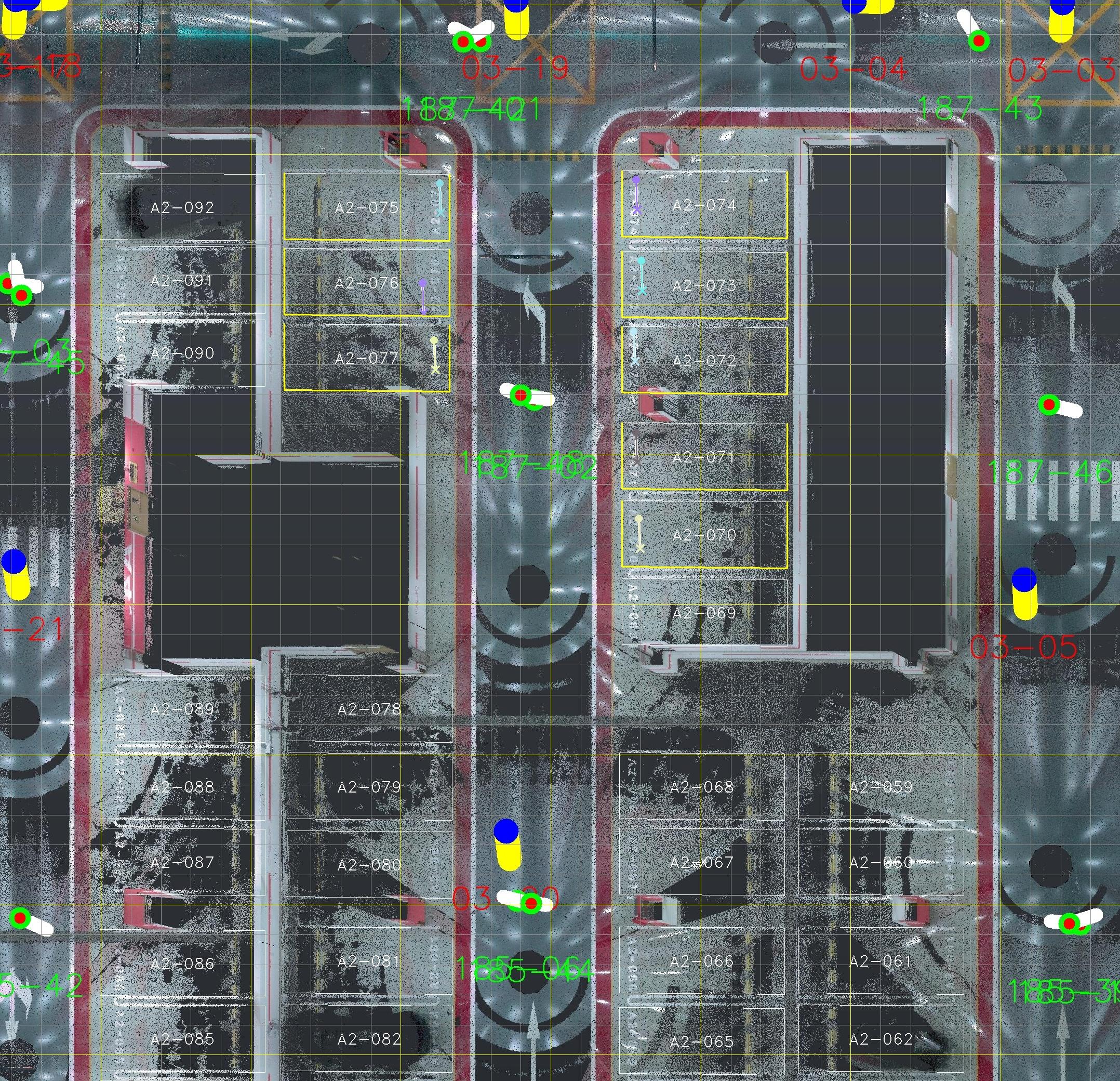This screenshot has width=1120, height=1081.
Task: Select the red 03-04 marker label
Action: (852, 69)
